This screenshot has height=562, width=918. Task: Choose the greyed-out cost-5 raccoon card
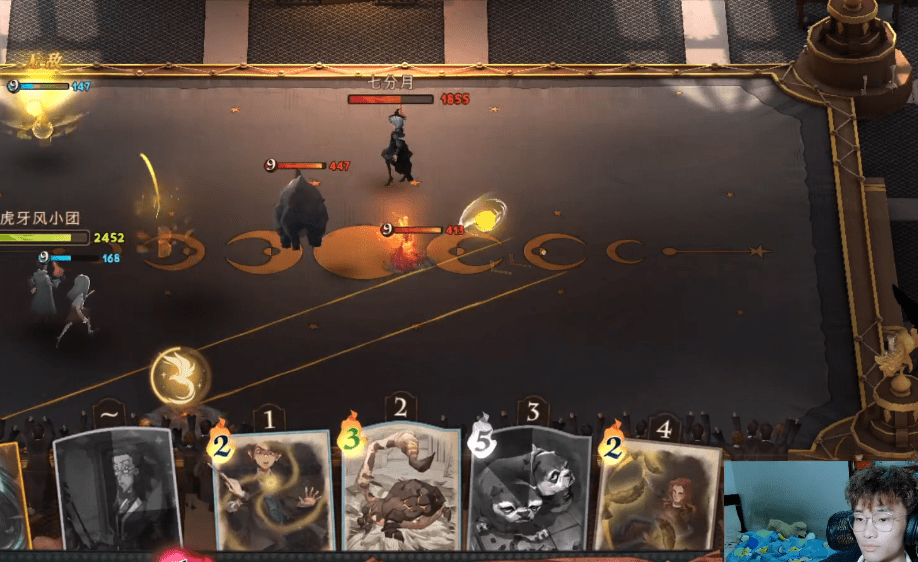(530, 490)
